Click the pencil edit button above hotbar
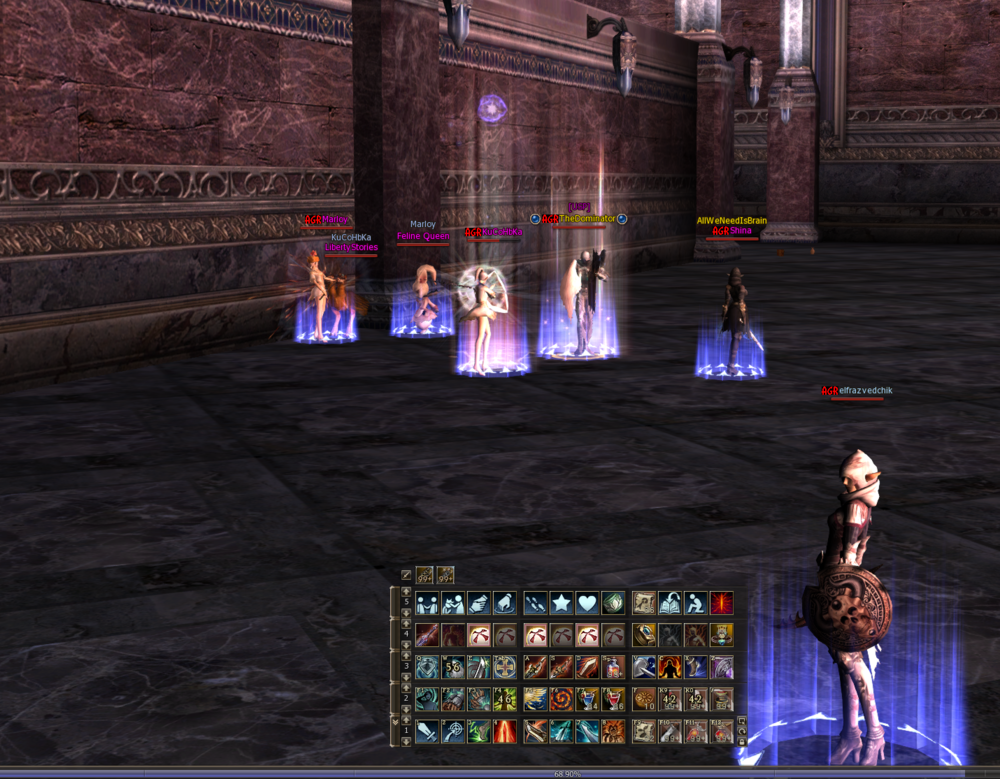The height and width of the screenshot is (779, 1000). [x=406, y=575]
